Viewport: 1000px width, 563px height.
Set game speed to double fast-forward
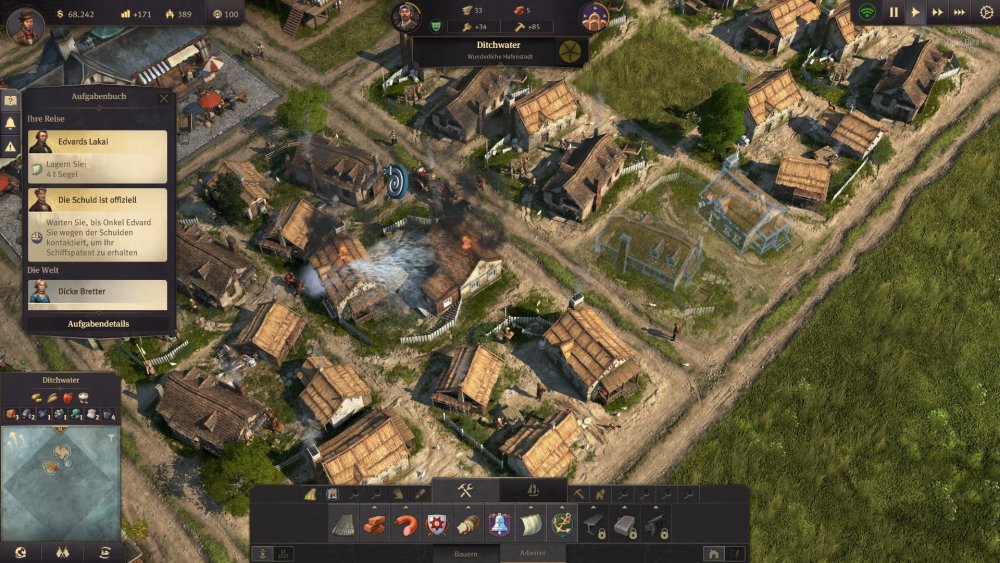(x=938, y=12)
